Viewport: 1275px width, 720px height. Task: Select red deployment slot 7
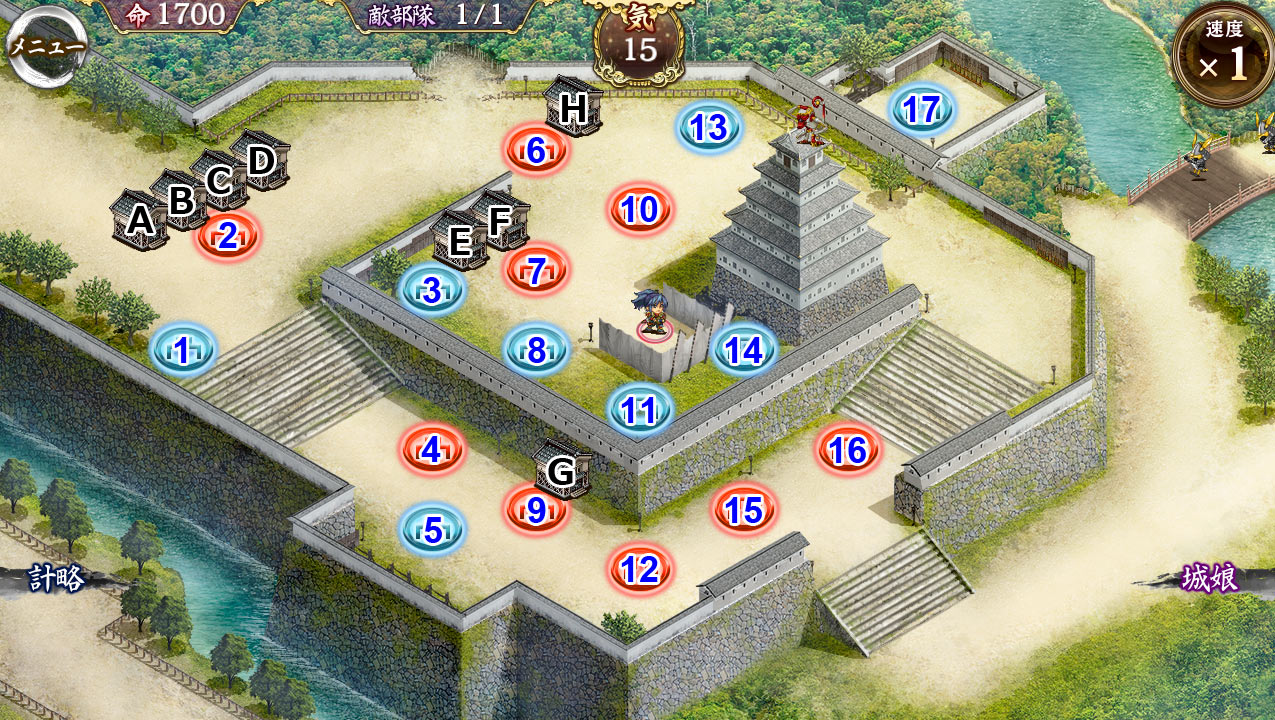pyautogui.click(x=536, y=271)
